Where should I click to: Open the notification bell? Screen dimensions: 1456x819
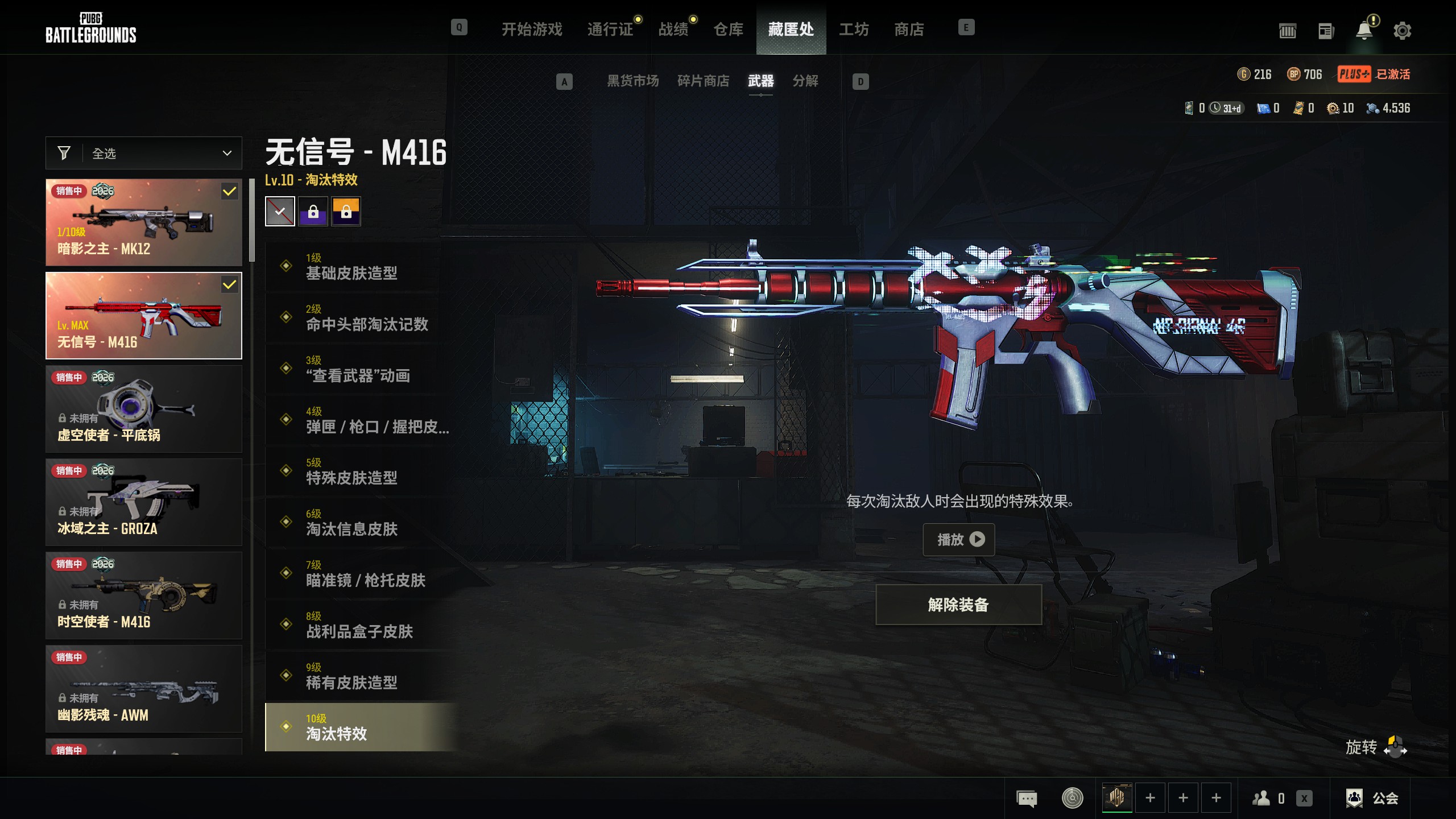tap(1364, 31)
